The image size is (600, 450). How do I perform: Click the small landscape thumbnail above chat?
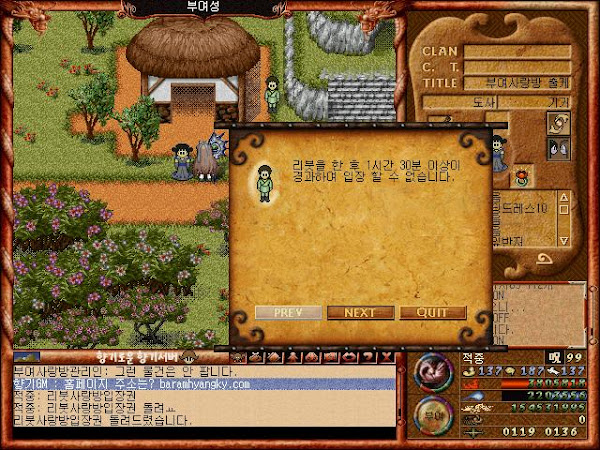25,357
